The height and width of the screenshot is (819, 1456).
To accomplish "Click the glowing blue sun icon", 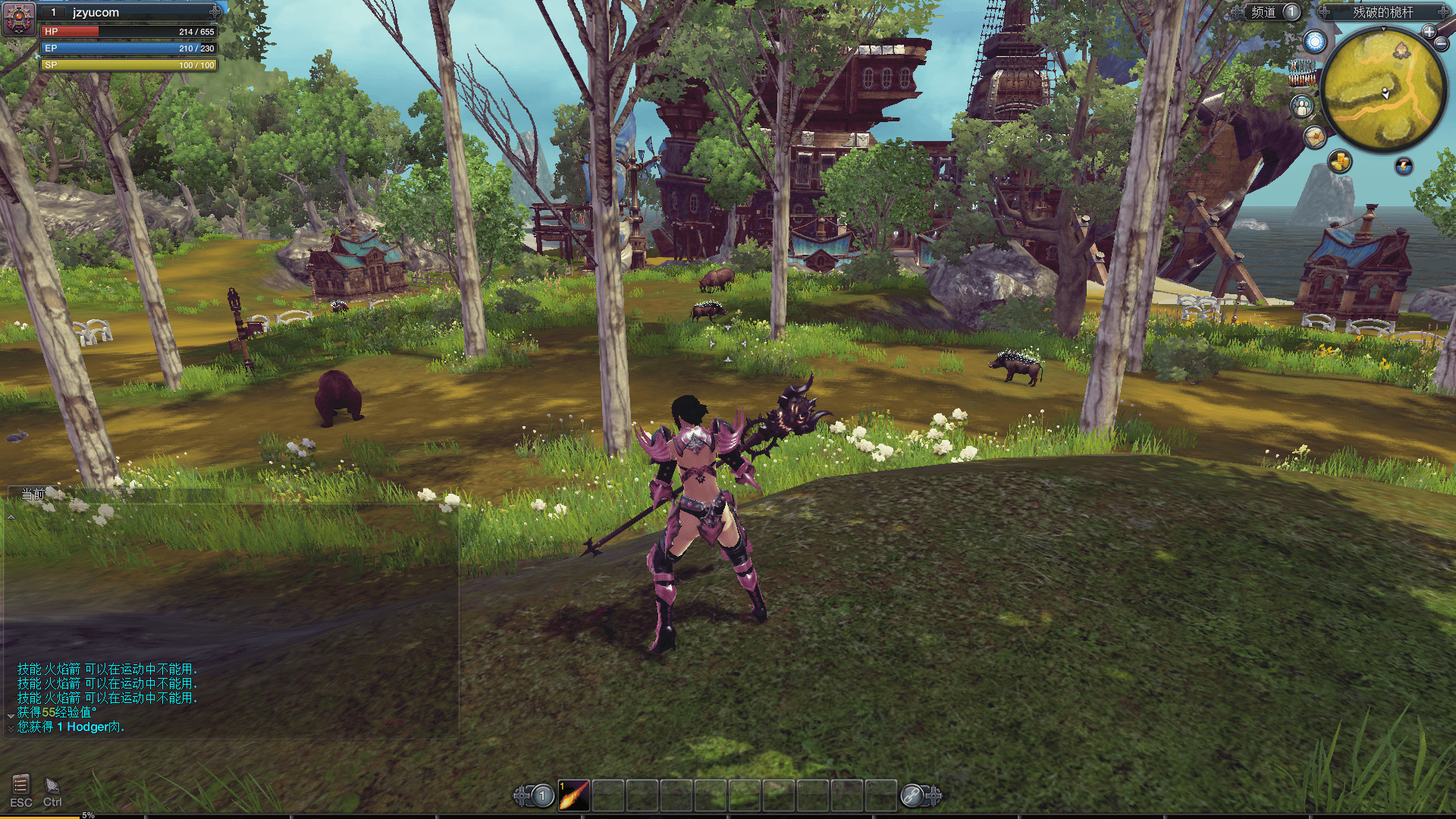I will pyautogui.click(x=1315, y=42).
